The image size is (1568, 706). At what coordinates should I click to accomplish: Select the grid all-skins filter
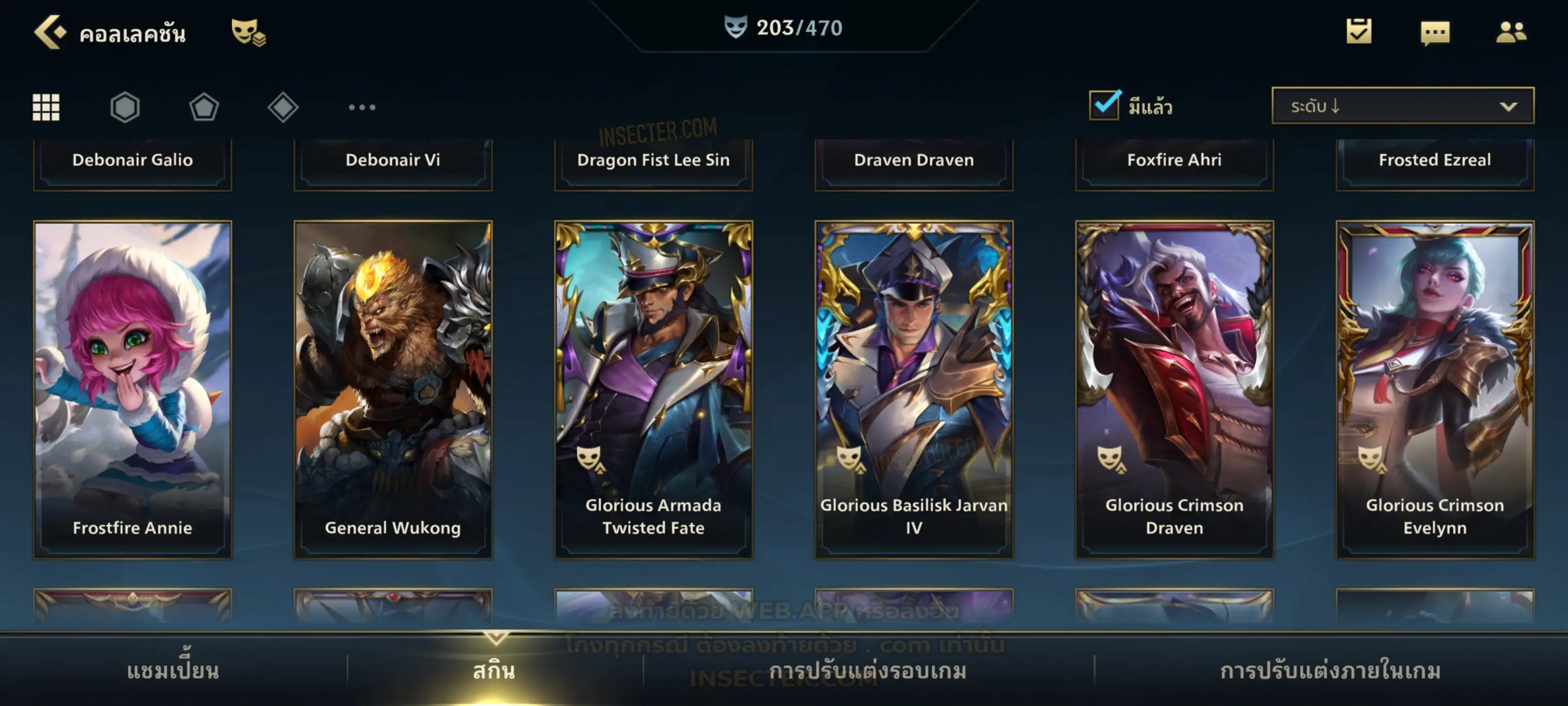[46, 107]
